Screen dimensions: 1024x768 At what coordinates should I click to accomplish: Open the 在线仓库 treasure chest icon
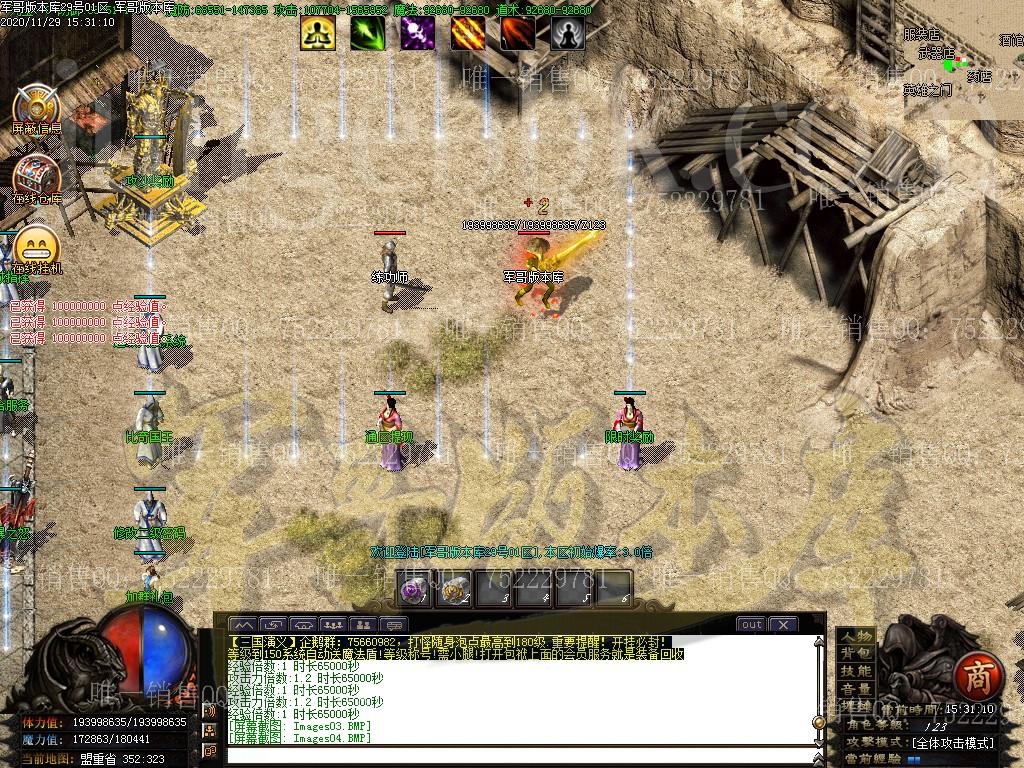point(37,176)
